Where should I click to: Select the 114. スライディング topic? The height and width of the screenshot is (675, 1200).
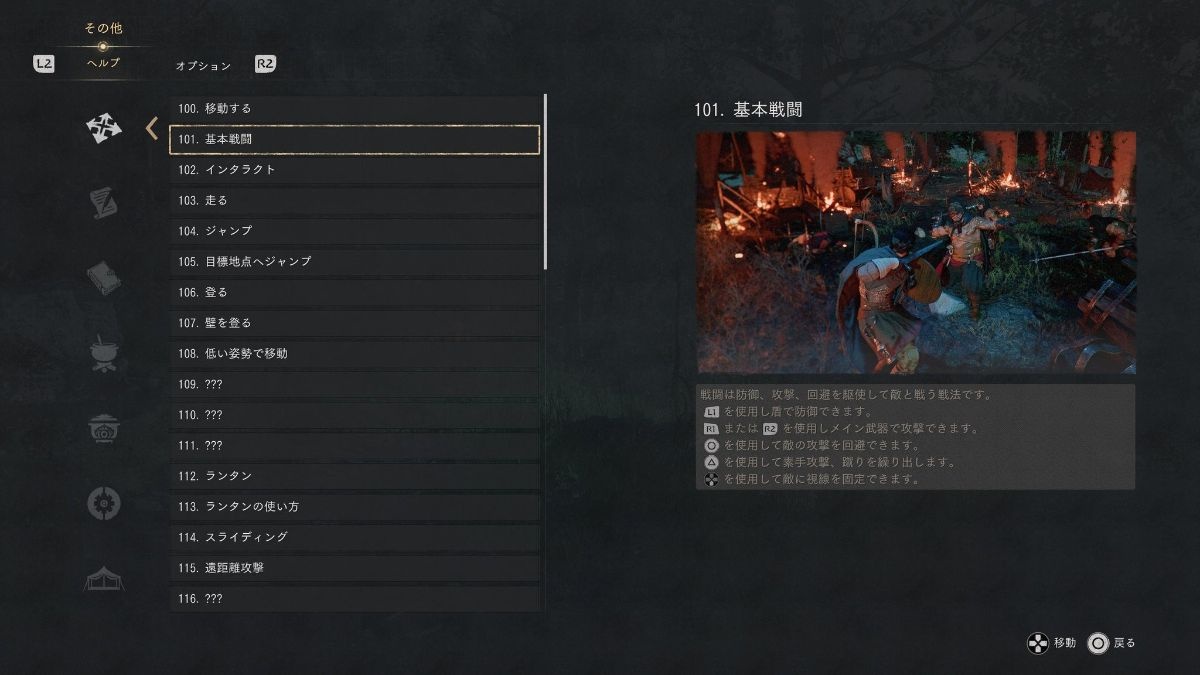354,537
